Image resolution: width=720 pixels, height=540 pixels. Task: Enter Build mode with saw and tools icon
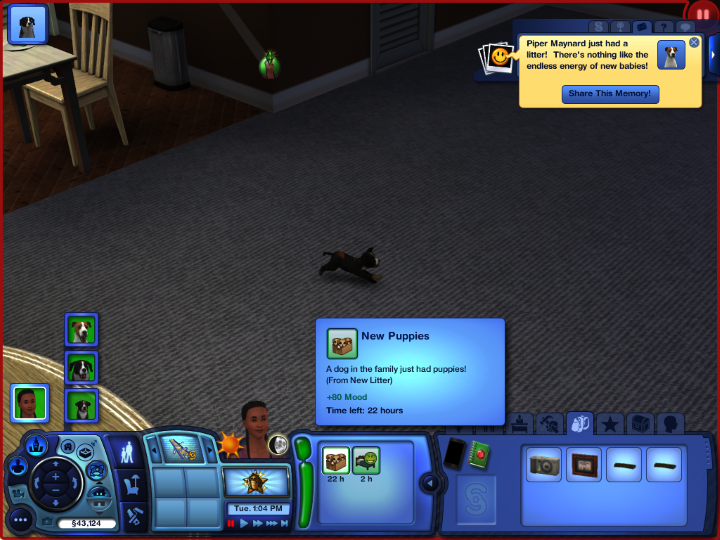pyautogui.click(x=134, y=515)
